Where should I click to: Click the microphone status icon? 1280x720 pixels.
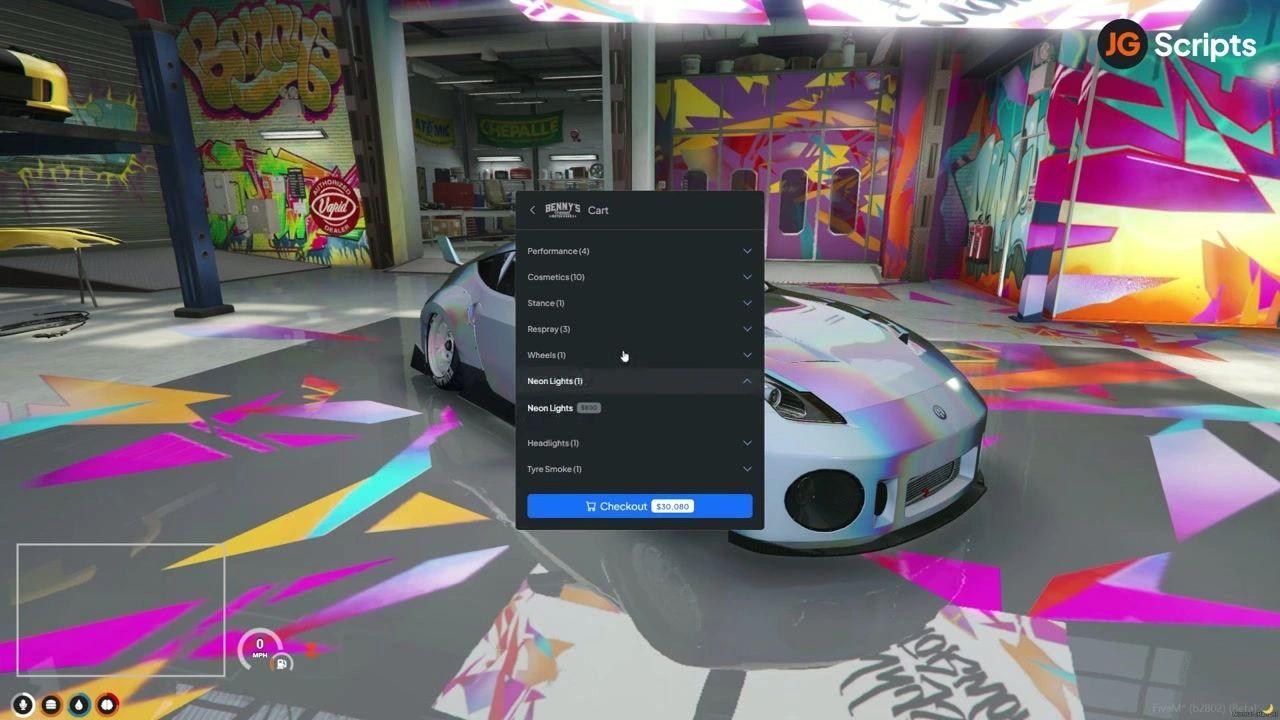22,704
